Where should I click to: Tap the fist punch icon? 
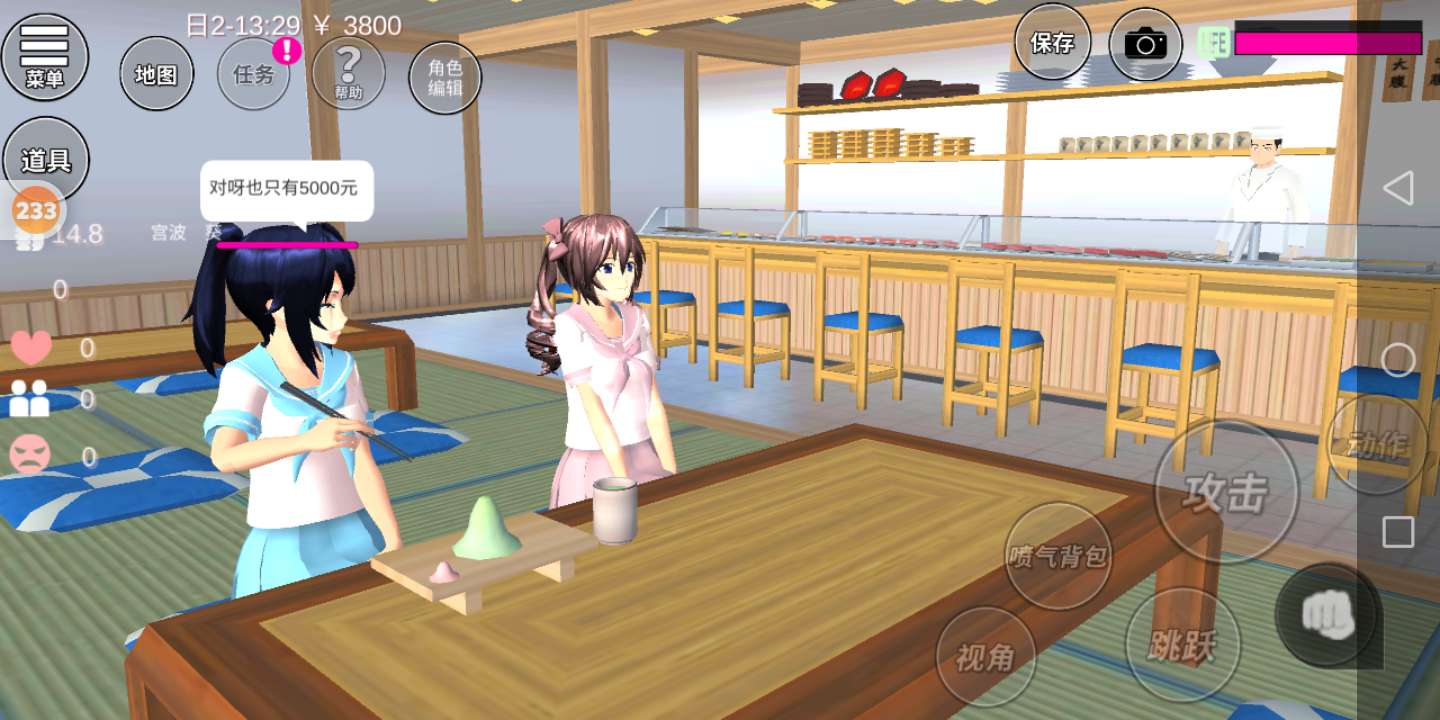coord(1328,616)
